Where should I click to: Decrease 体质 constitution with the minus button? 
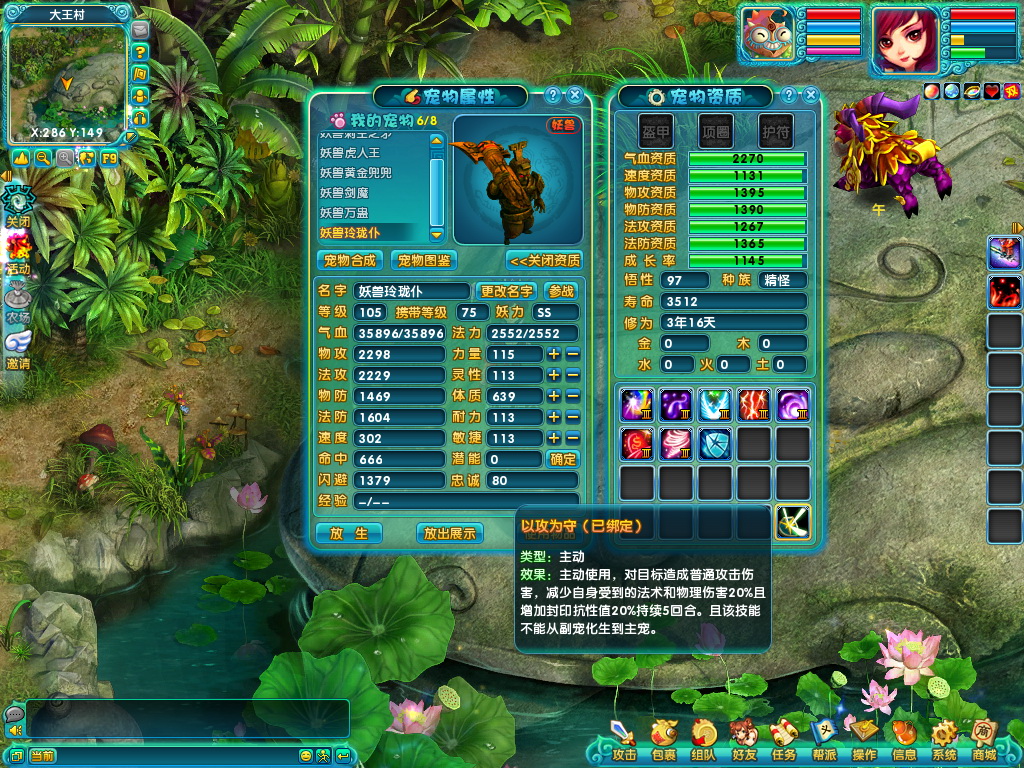[x=573, y=396]
